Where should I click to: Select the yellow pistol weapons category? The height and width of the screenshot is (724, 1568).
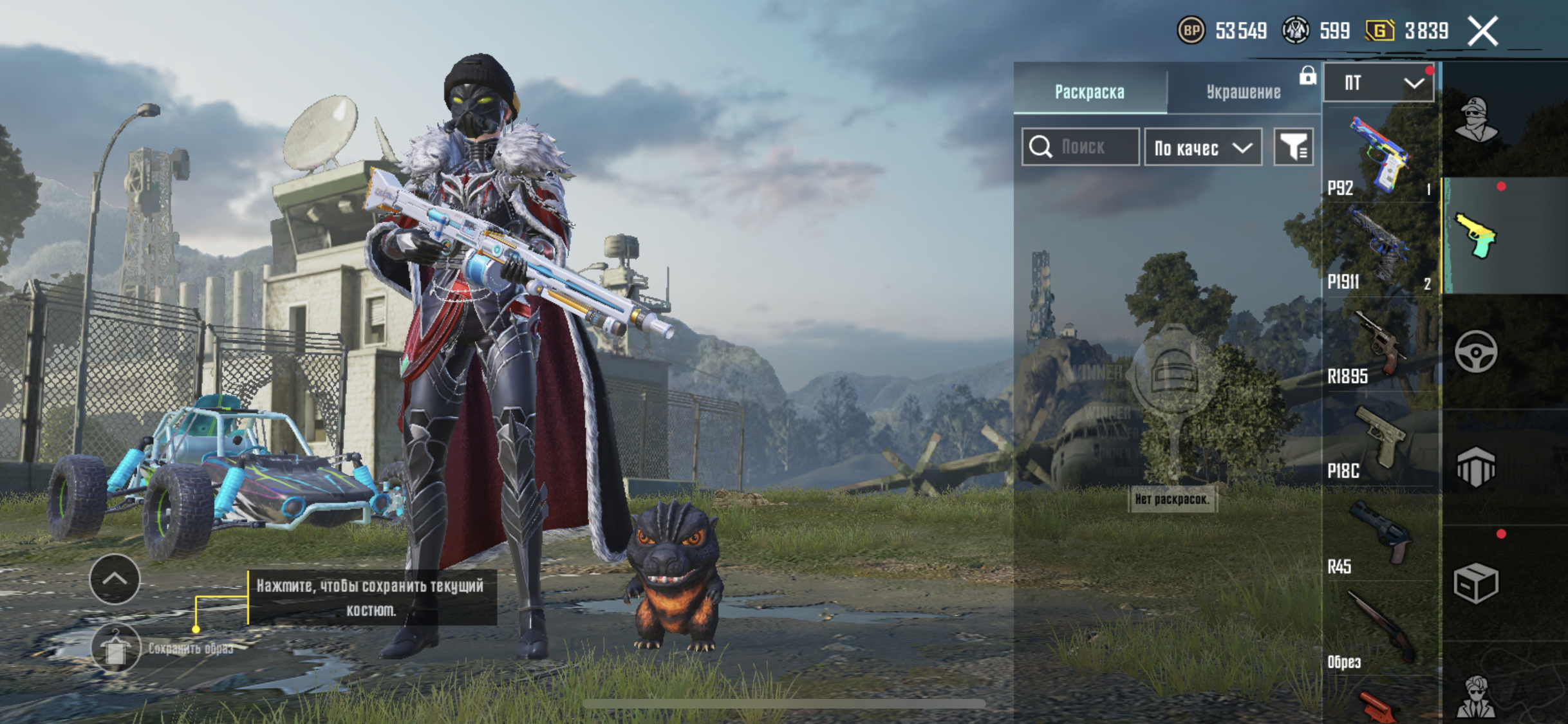click(x=1476, y=236)
